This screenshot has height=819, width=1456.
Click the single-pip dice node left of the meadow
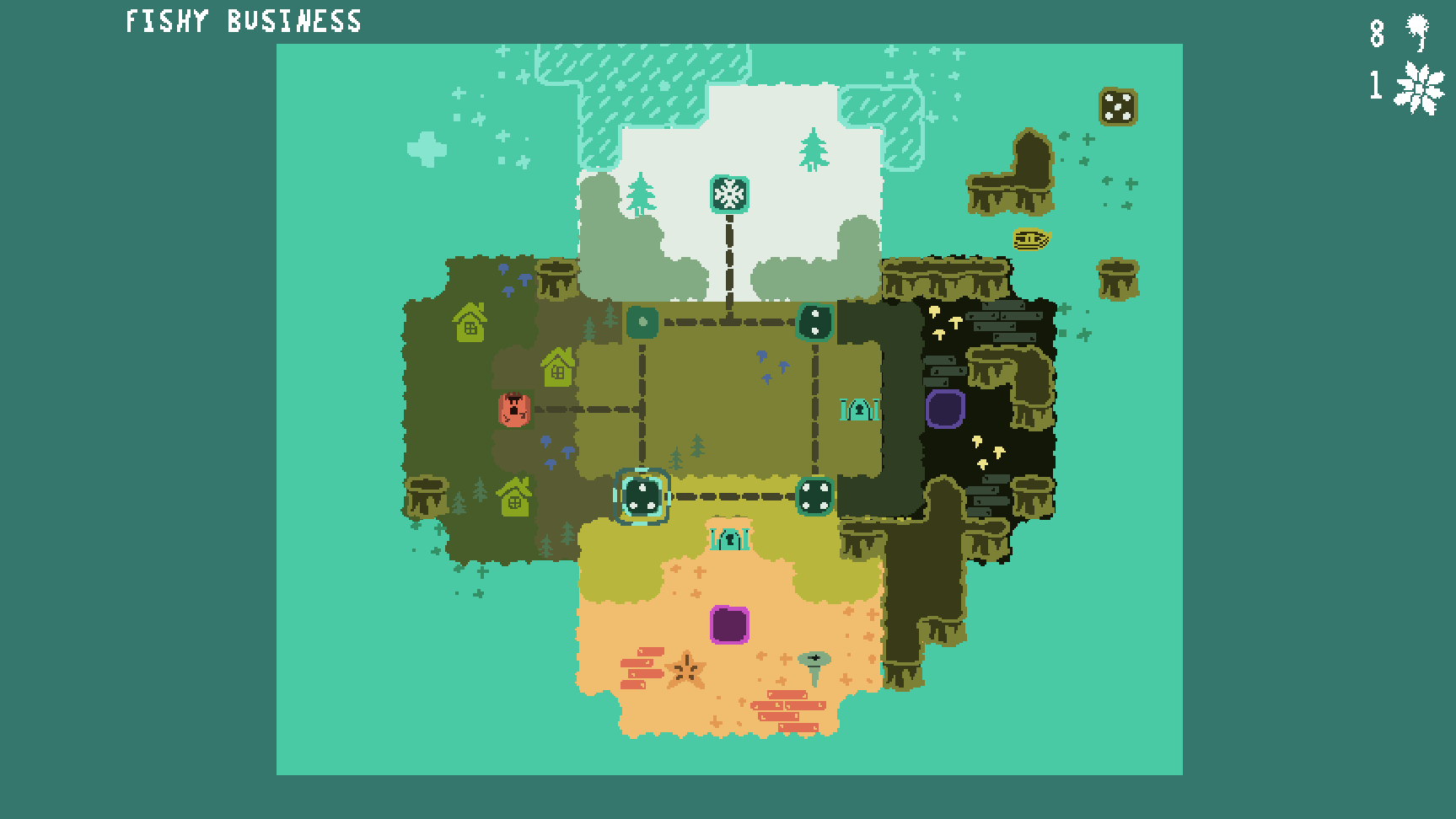click(x=644, y=322)
